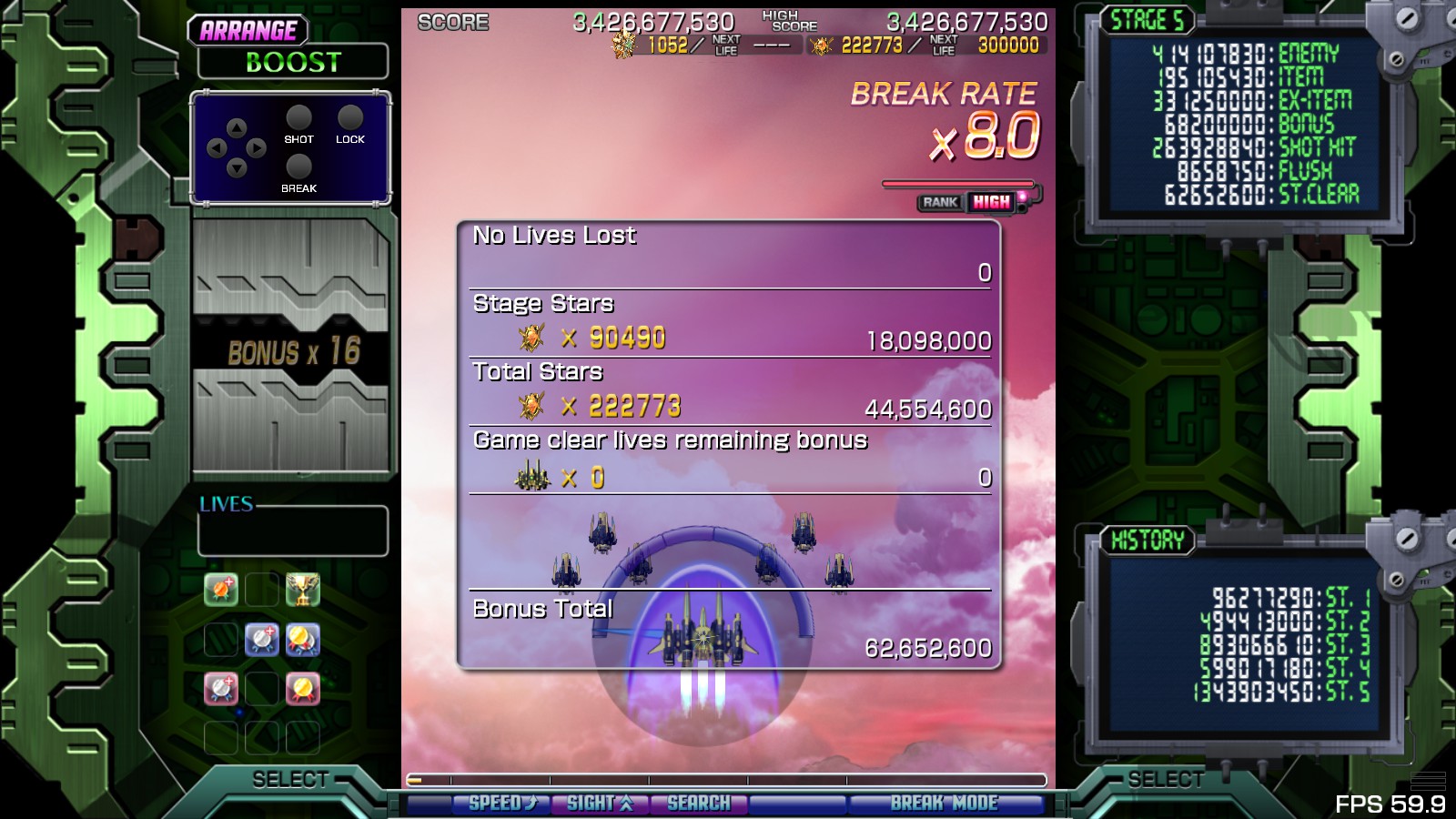Select the orange medal icon on green

point(221,591)
